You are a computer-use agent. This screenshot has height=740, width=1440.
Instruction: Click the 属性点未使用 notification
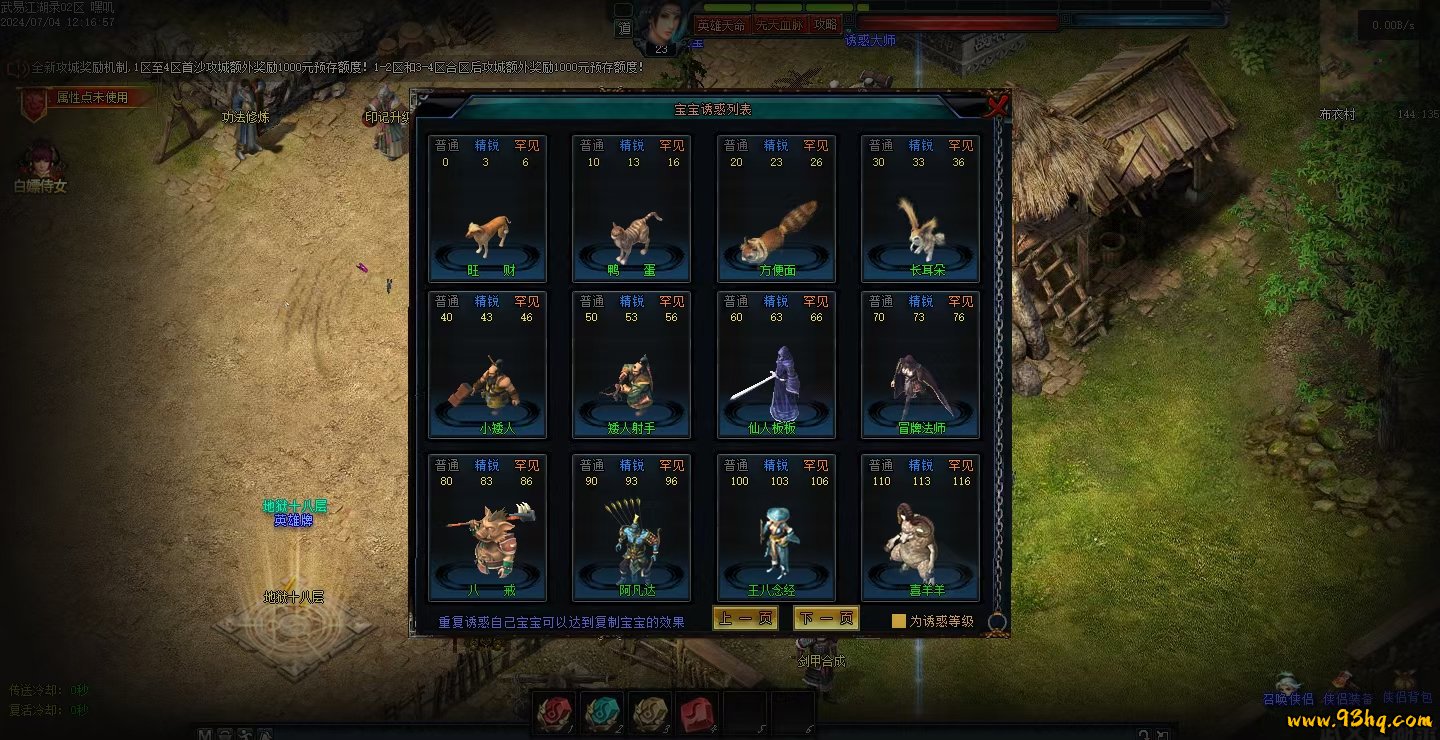point(92,98)
